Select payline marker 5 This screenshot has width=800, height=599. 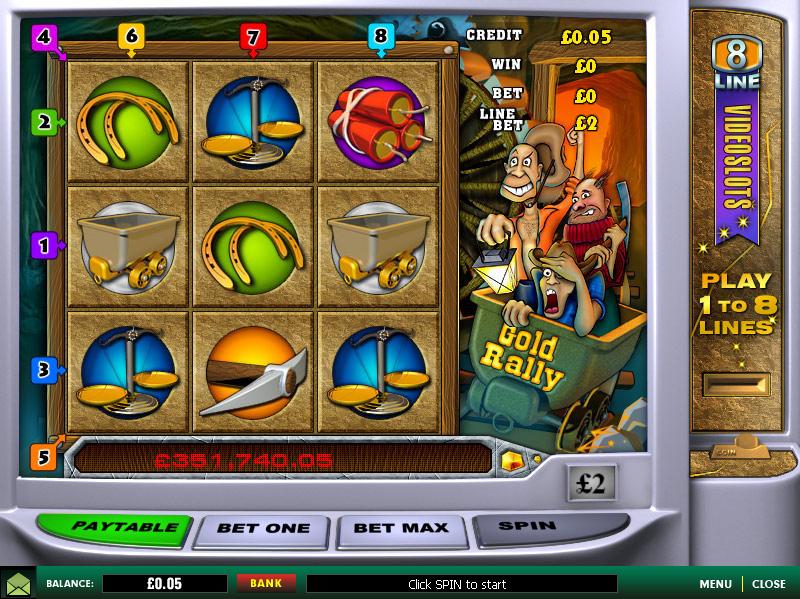43,457
